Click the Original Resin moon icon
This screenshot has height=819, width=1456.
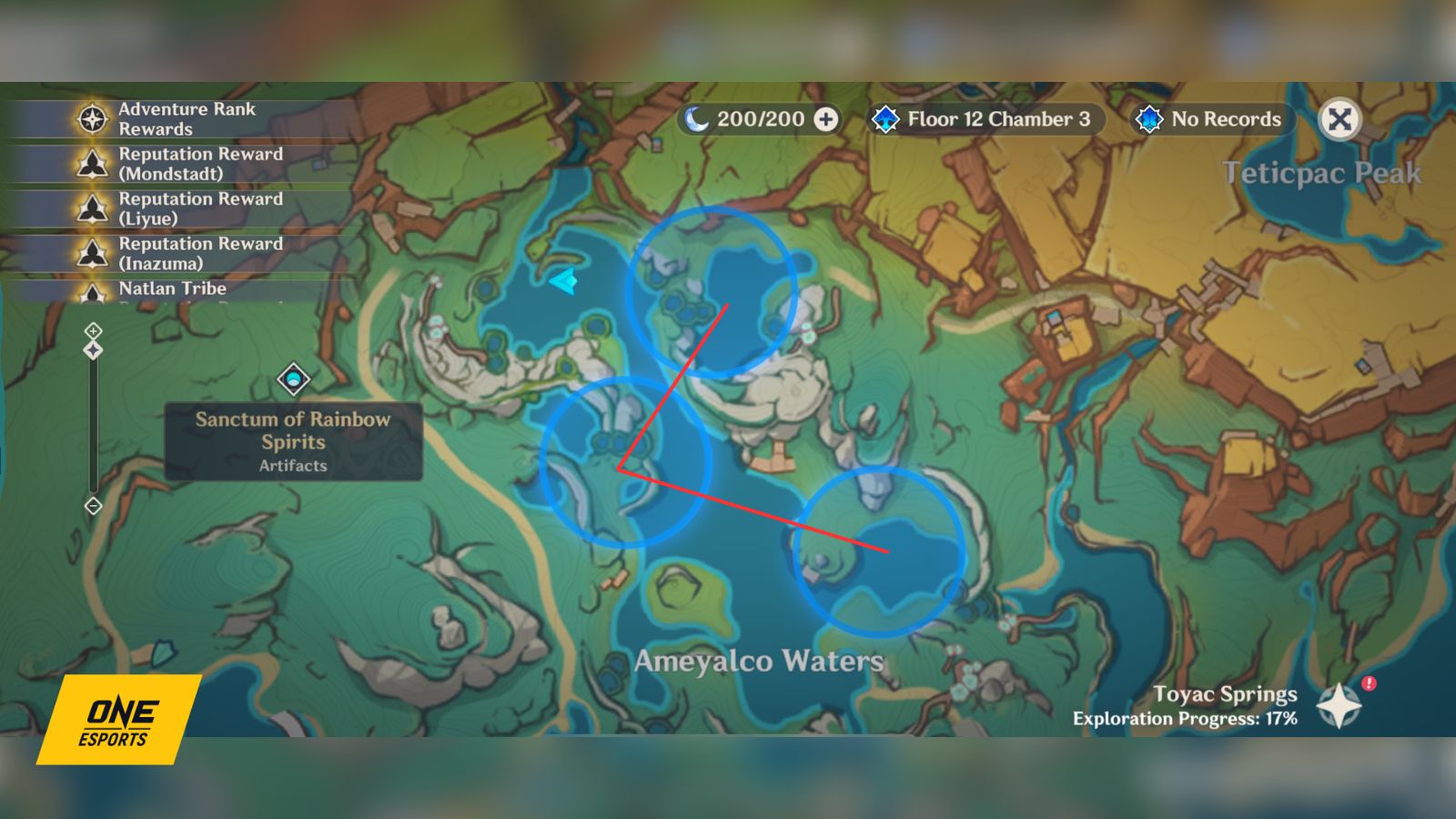click(696, 118)
